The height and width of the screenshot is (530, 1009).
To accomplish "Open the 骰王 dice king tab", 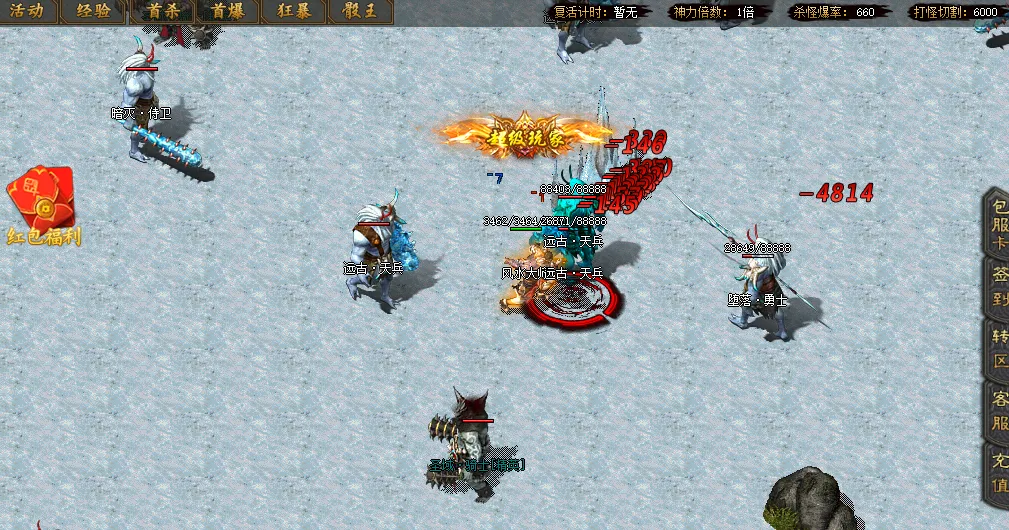I will [360, 12].
